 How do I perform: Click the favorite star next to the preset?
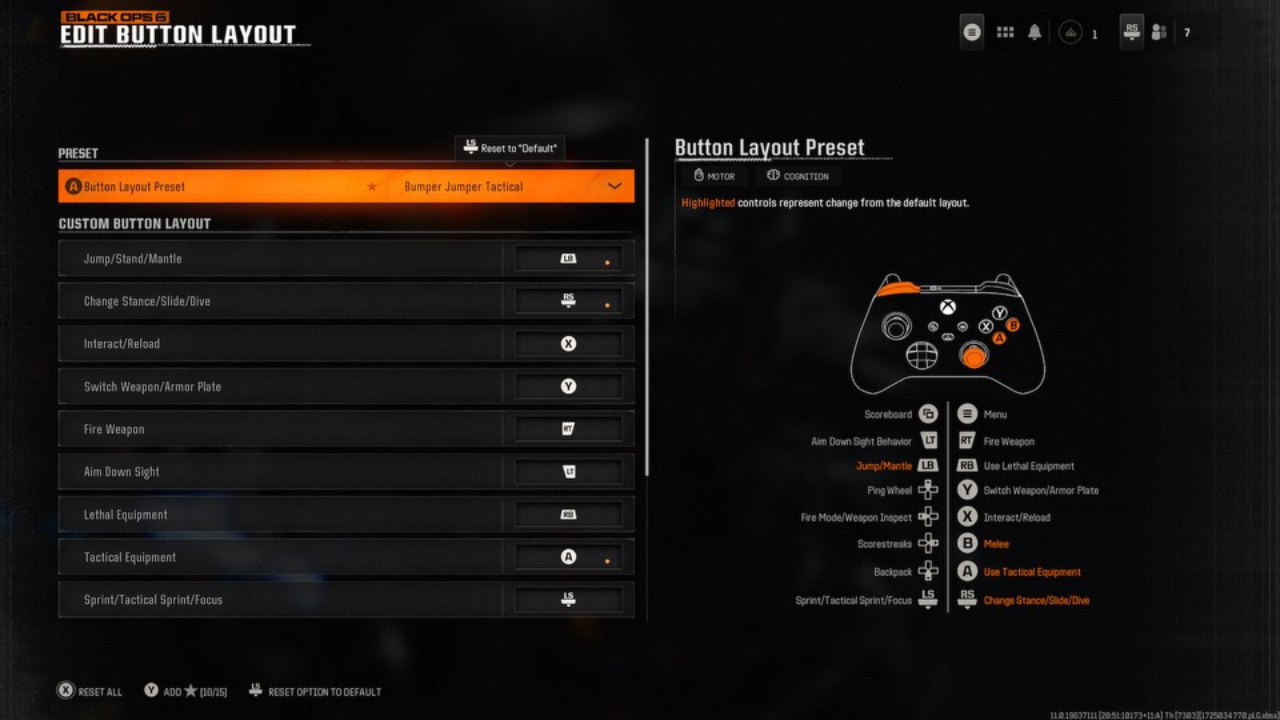pyautogui.click(x=372, y=186)
